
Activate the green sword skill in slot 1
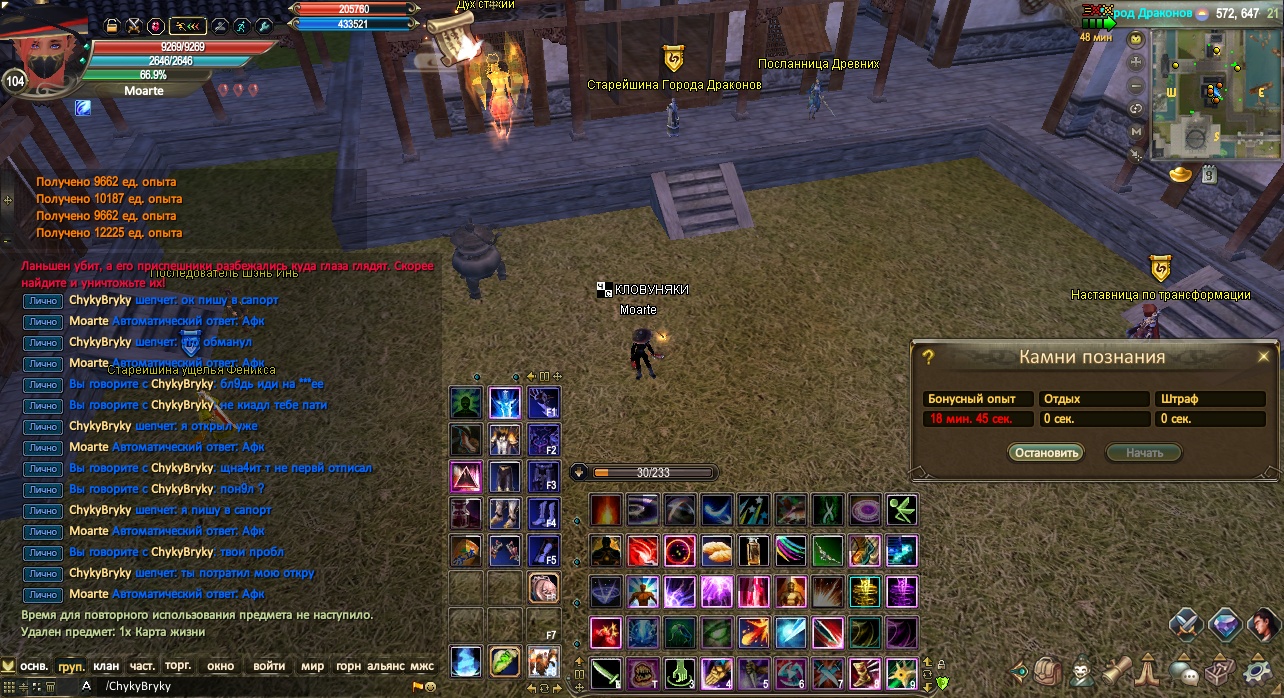point(605,673)
